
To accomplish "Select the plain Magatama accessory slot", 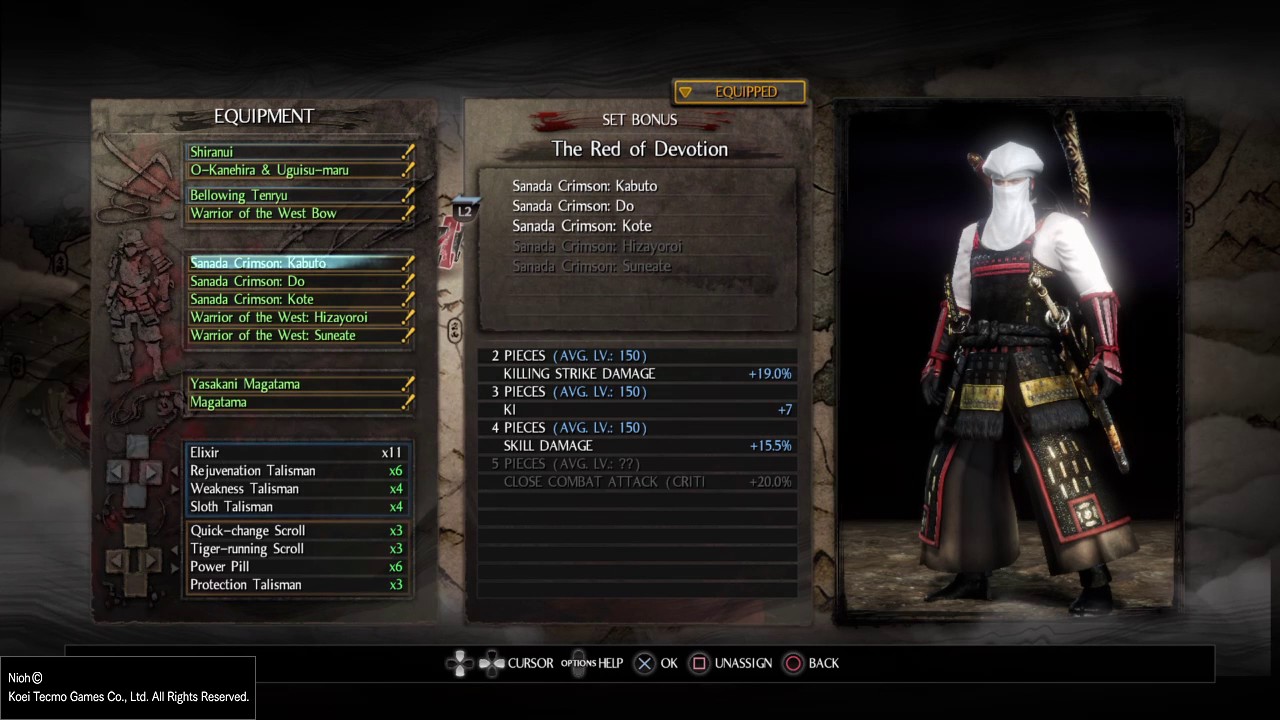I will [x=298, y=402].
